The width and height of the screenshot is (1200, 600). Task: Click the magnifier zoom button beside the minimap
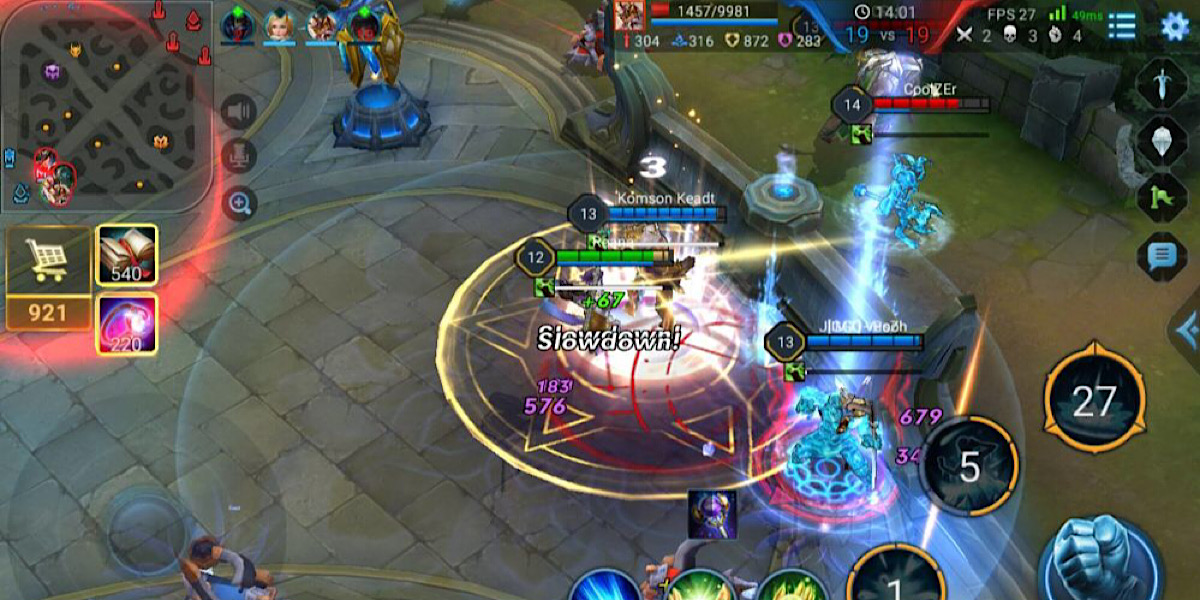click(239, 203)
